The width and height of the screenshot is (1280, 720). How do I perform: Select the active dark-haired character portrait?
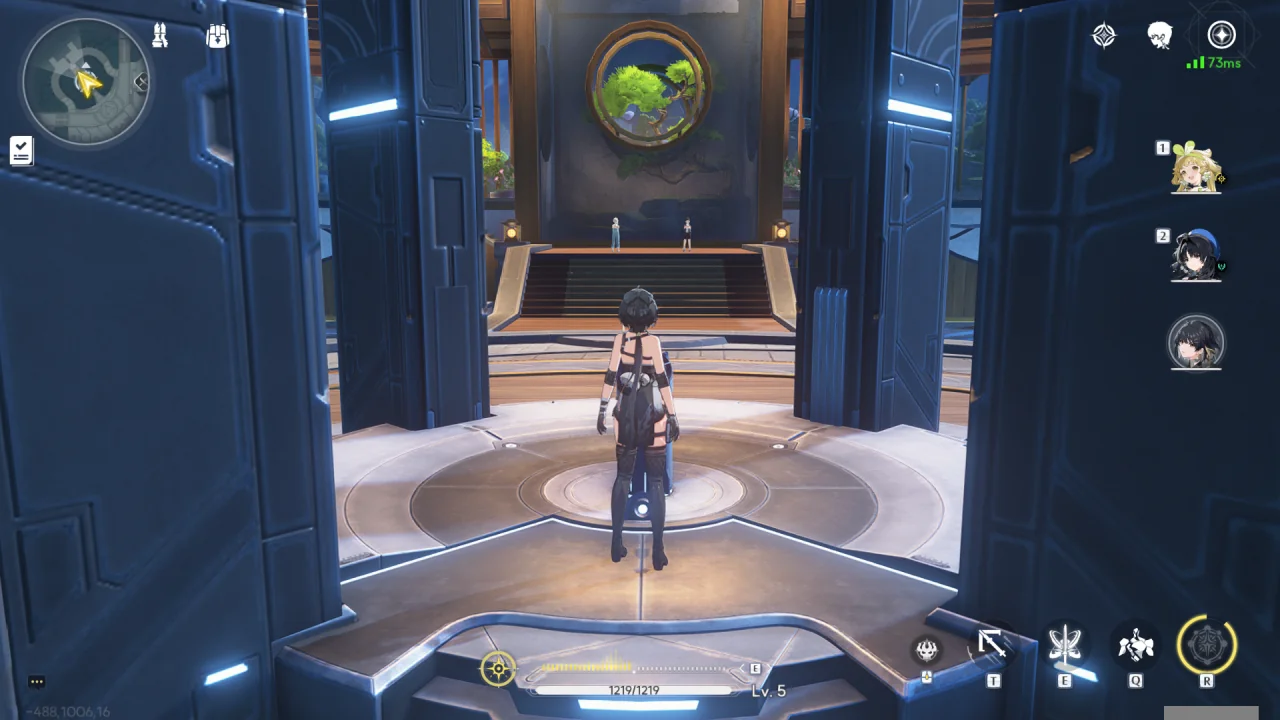(x=1196, y=342)
